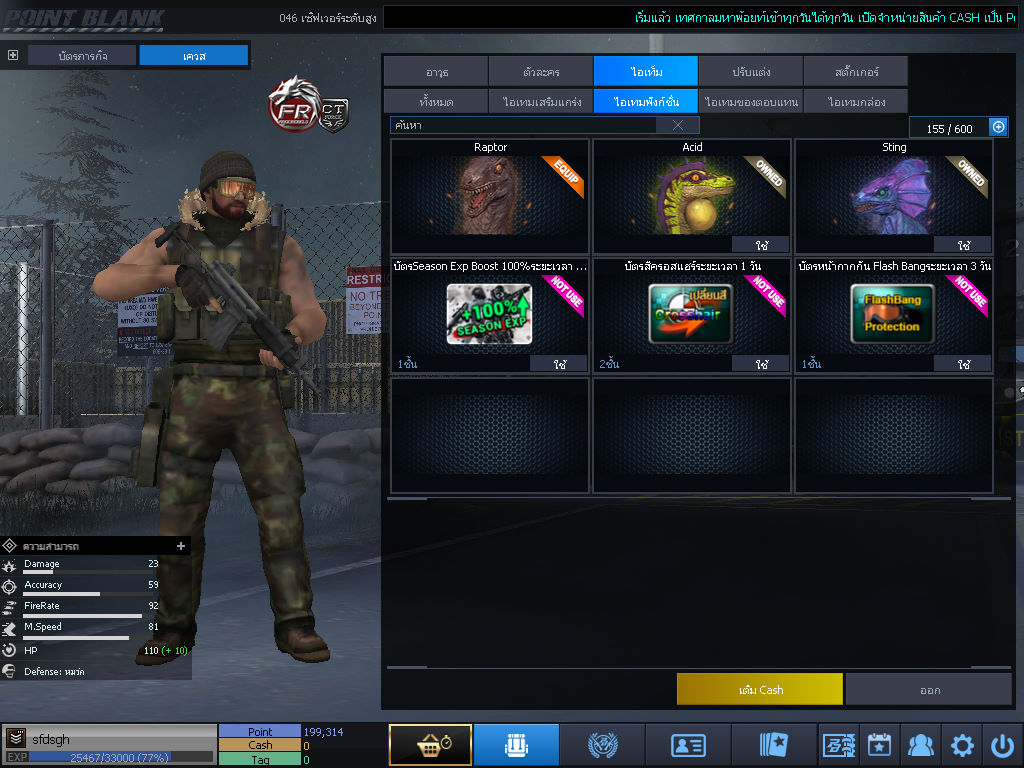Image resolution: width=1024 pixels, height=768 pixels.
Task: Open the ตัวละคร character tab
Action: [x=541, y=72]
